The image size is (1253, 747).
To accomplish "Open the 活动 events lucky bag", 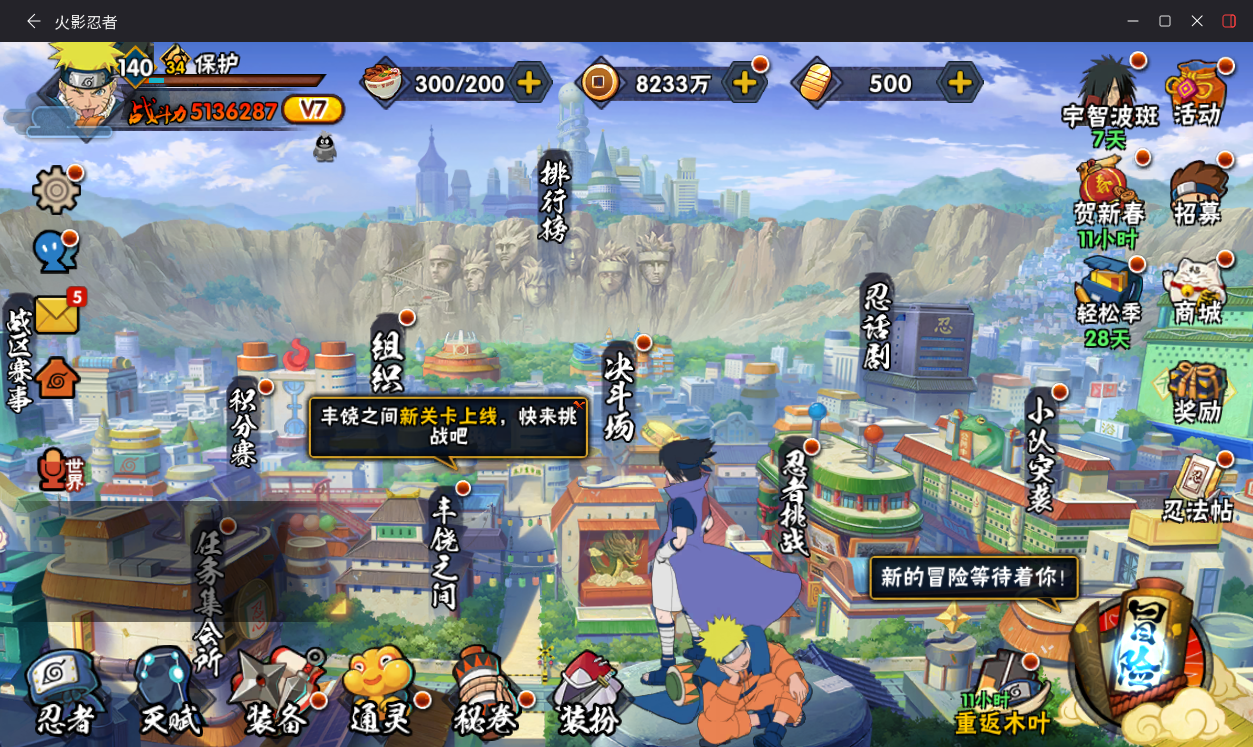I will (x=1197, y=92).
